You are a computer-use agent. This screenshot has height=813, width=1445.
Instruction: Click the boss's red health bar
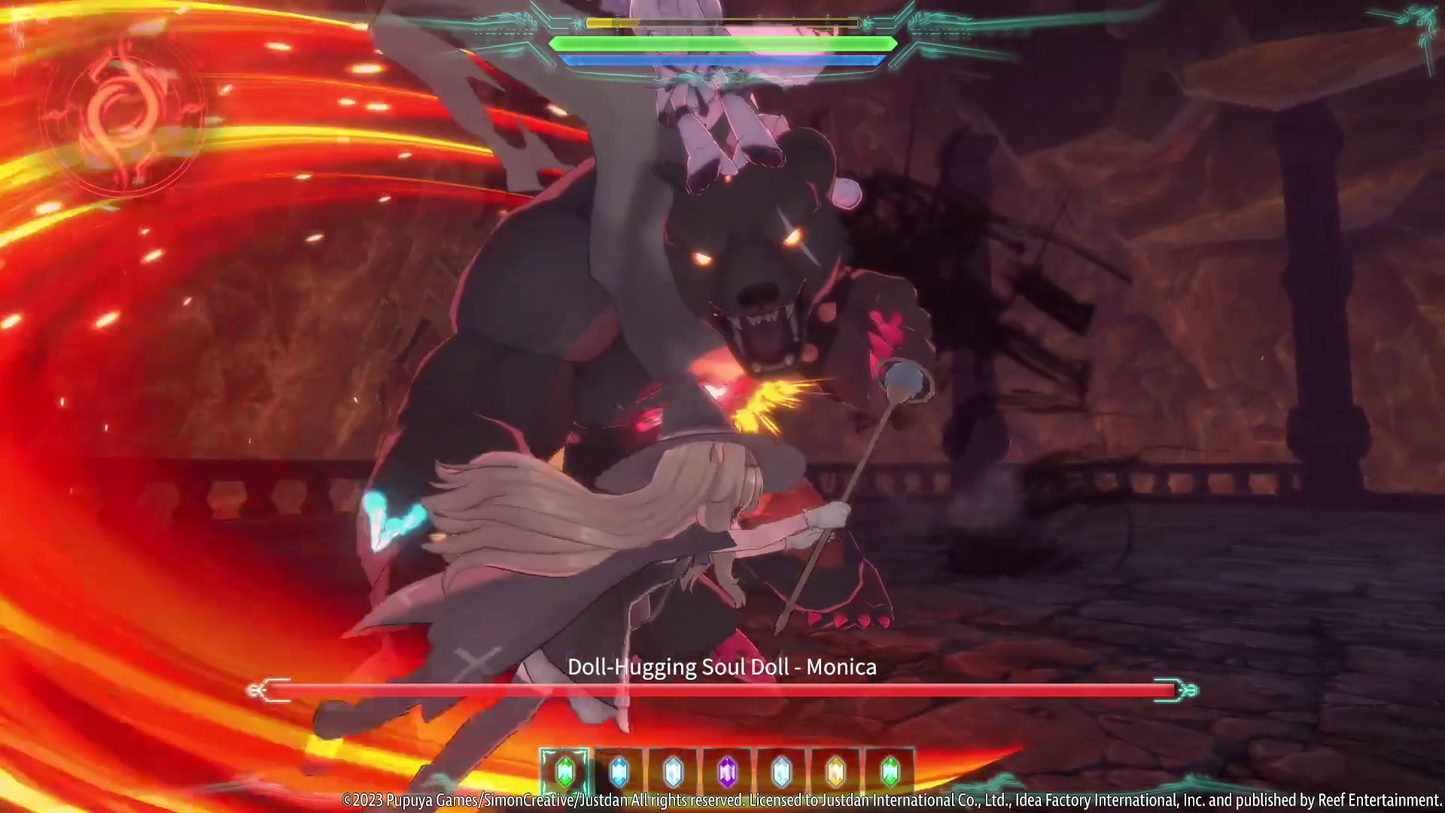point(722,689)
